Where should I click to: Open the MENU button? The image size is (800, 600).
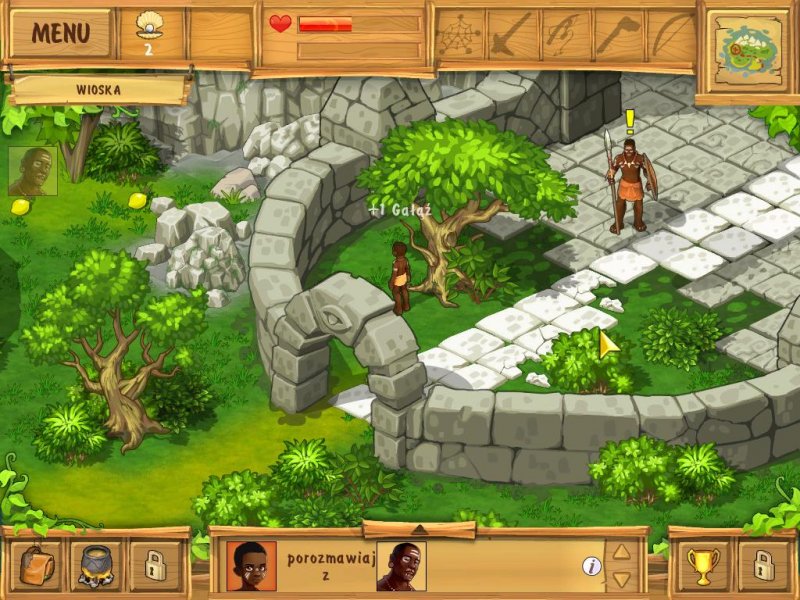point(59,33)
